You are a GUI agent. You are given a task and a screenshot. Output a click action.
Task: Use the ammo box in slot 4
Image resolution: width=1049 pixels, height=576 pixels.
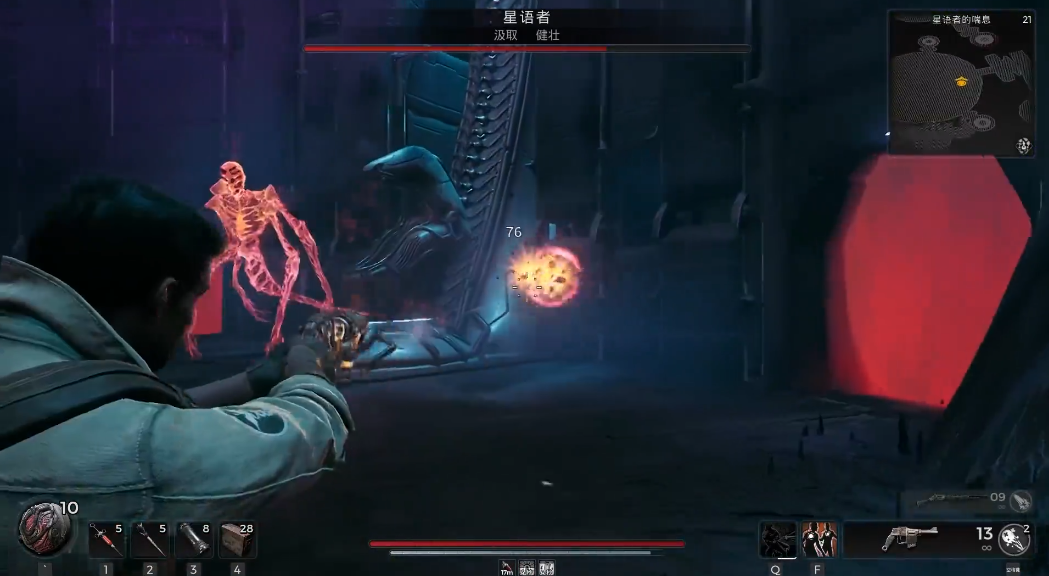237,540
